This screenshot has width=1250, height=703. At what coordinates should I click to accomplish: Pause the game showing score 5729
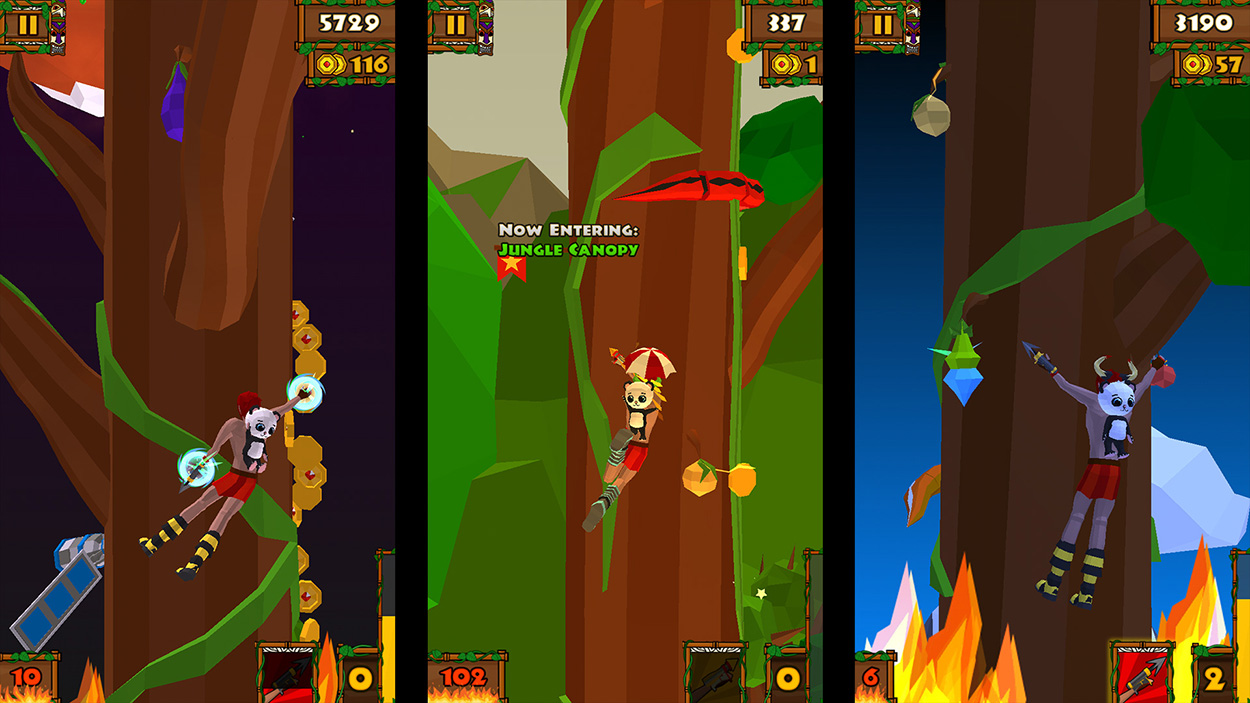[28, 24]
